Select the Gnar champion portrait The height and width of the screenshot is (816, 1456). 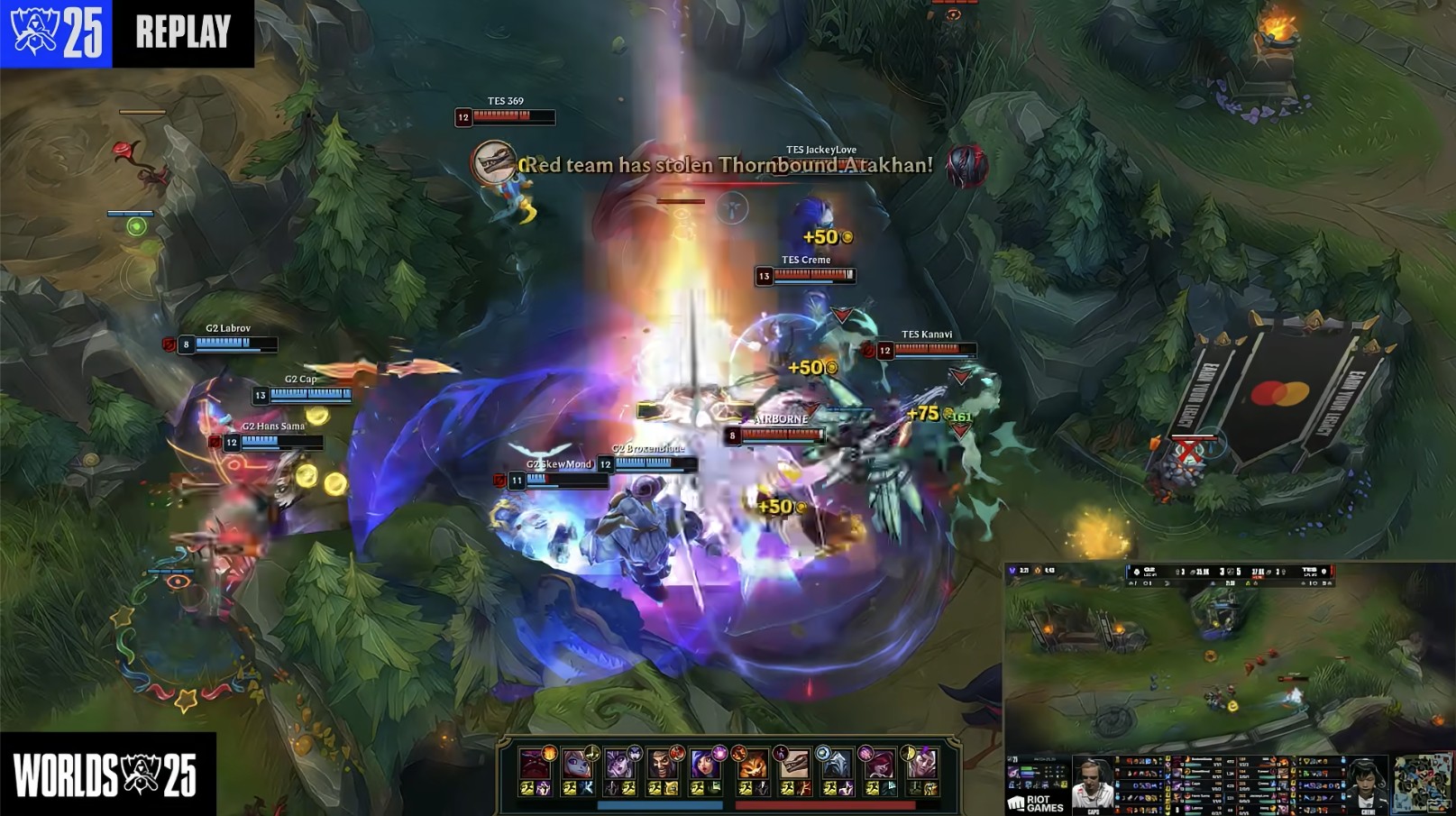pos(750,765)
